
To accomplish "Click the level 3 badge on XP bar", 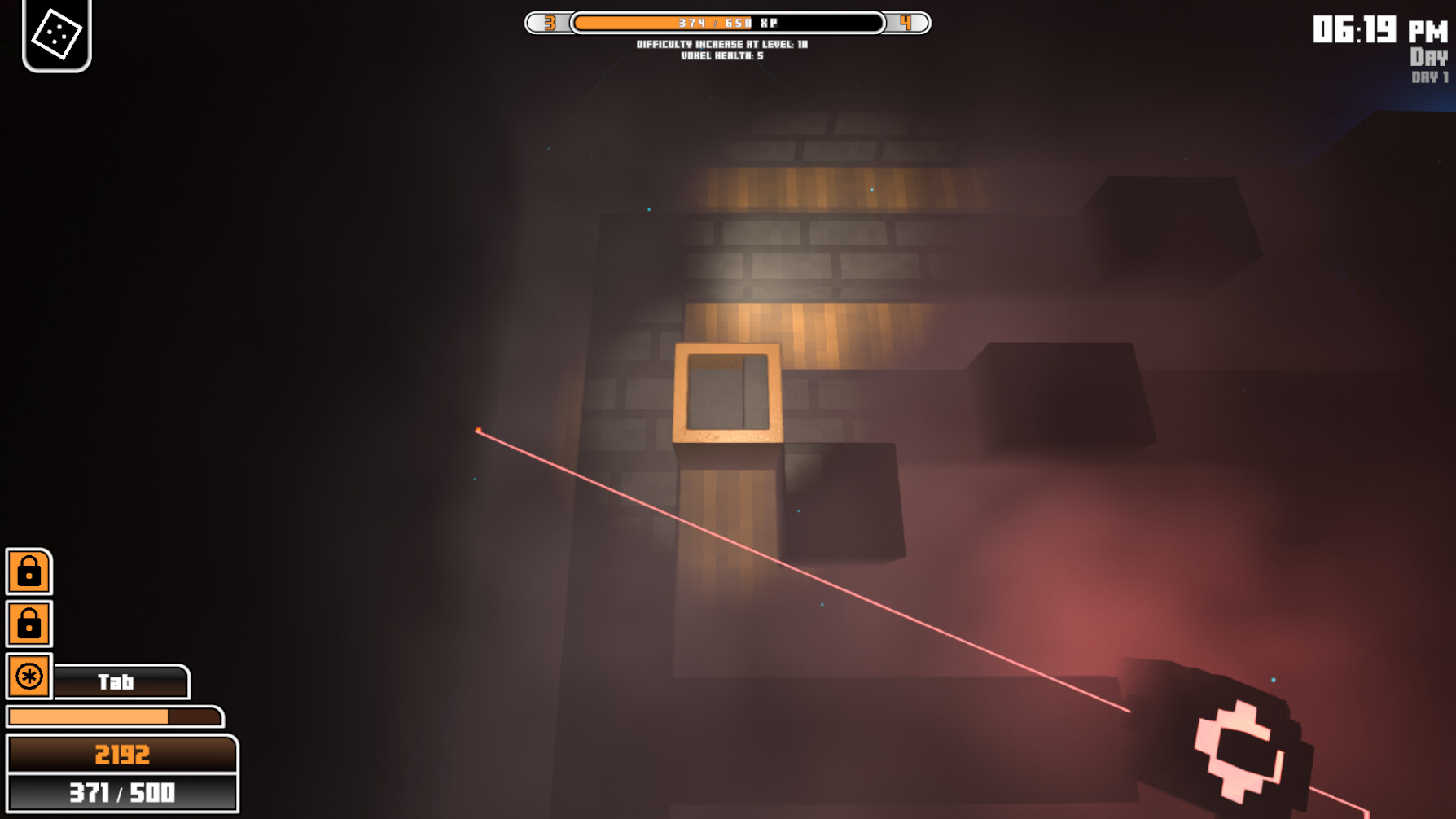I will click(549, 24).
